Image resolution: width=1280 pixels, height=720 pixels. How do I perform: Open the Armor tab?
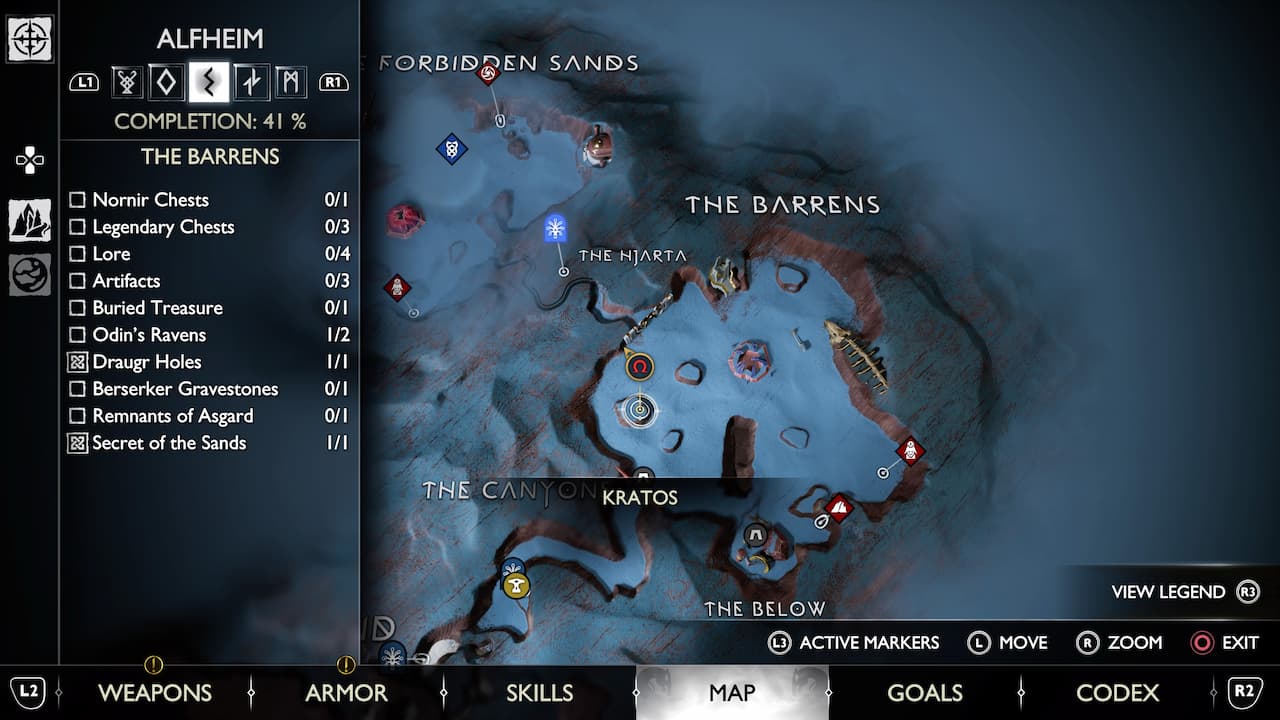tap(346, 692)
